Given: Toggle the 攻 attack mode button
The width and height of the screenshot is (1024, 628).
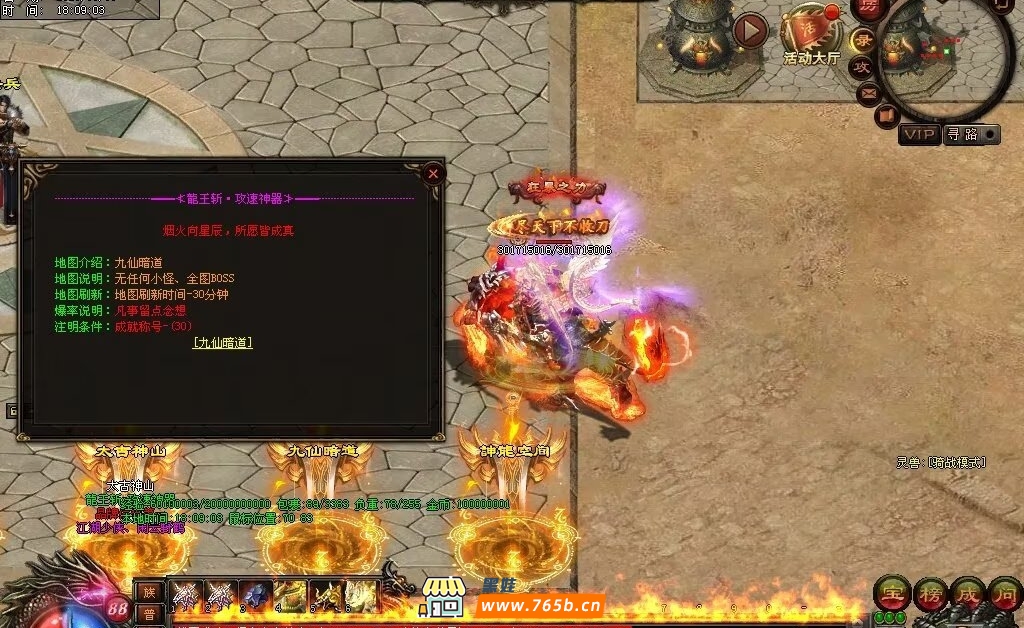Looking at the screenshot, I should [x=862, y=67].
